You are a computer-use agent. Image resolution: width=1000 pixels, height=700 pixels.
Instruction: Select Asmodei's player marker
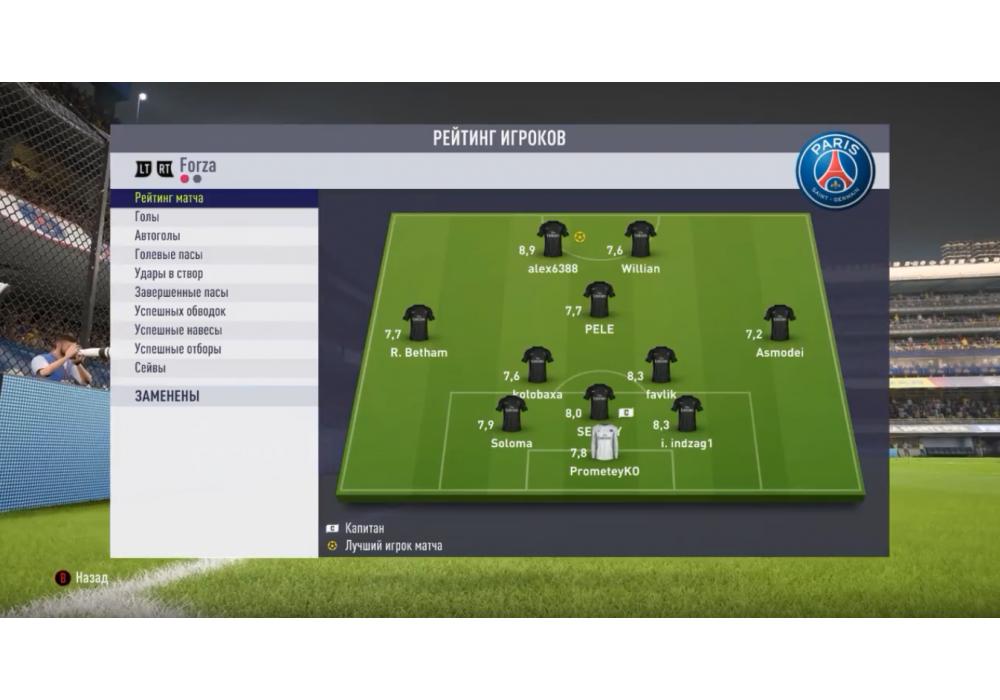(779, 324)
